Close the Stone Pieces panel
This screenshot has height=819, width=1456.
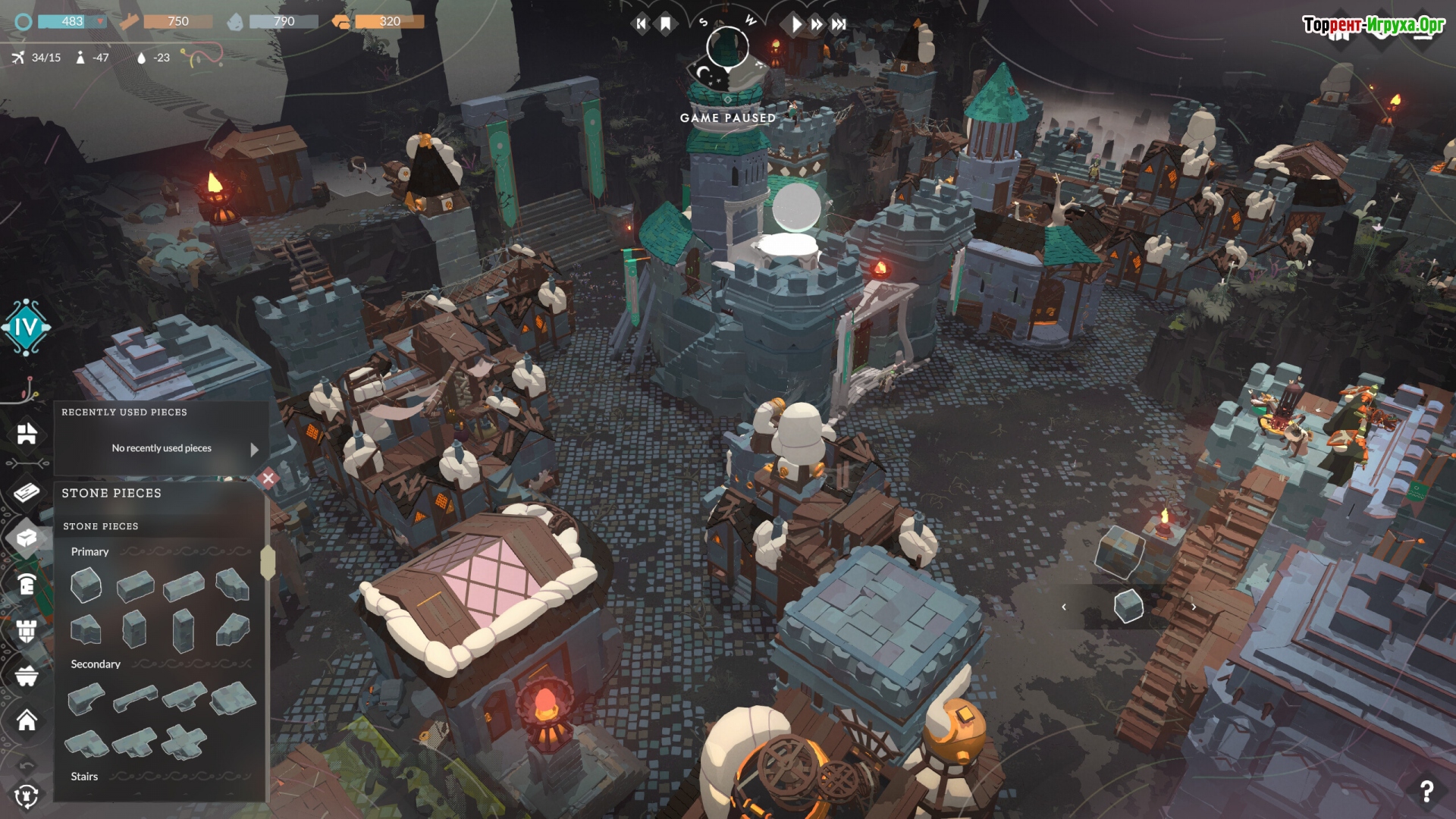pos(268,478)
